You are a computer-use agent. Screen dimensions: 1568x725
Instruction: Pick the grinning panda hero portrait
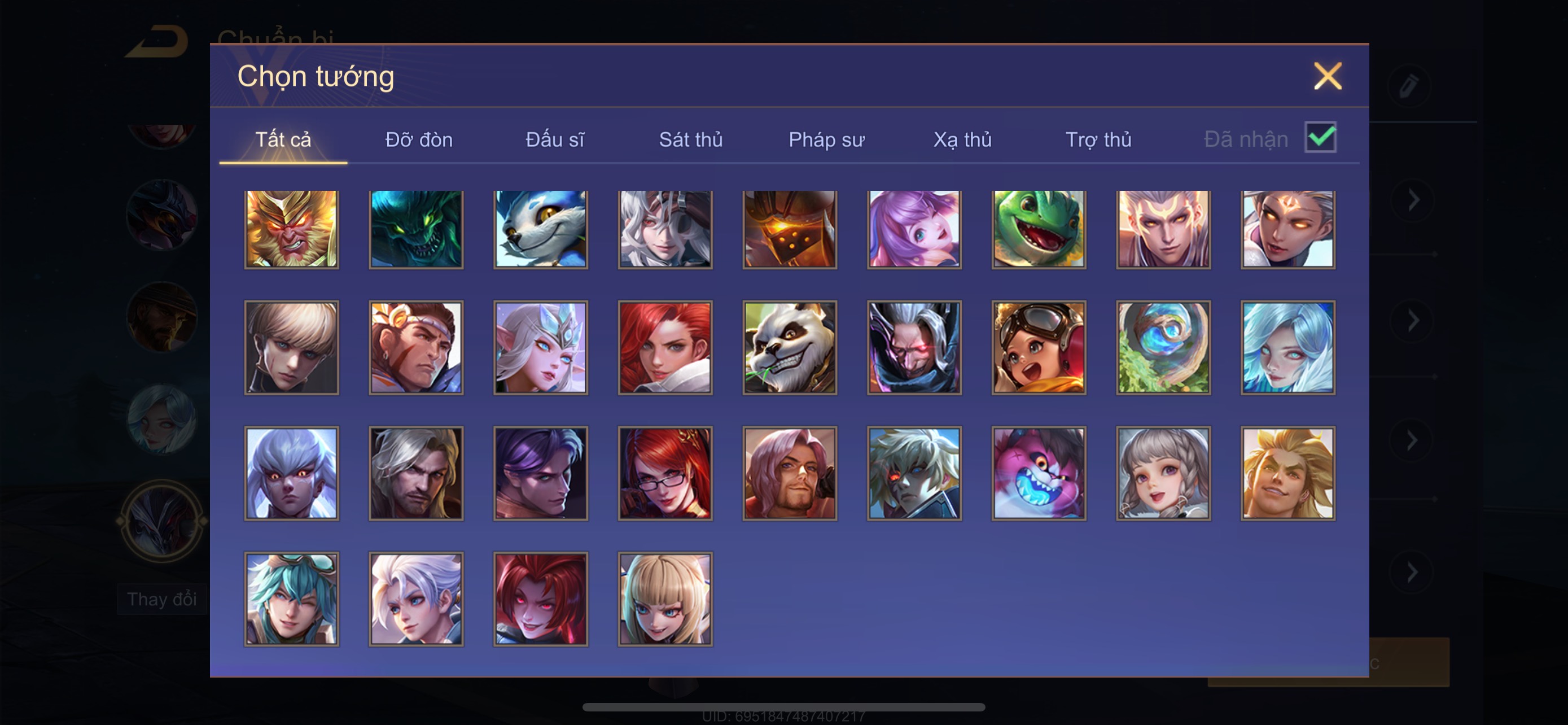(x=790, y=348)
